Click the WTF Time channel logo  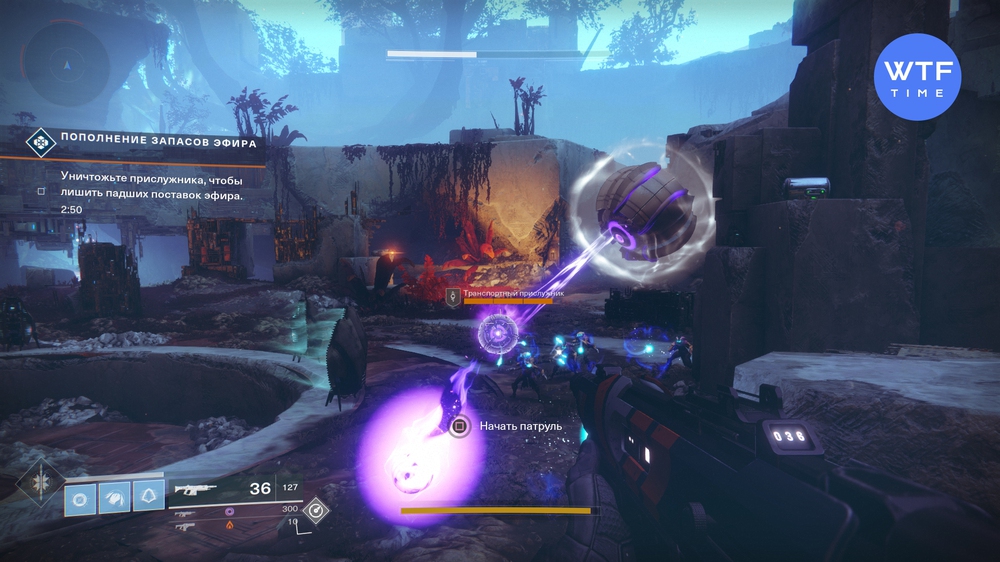click(917, 77)
